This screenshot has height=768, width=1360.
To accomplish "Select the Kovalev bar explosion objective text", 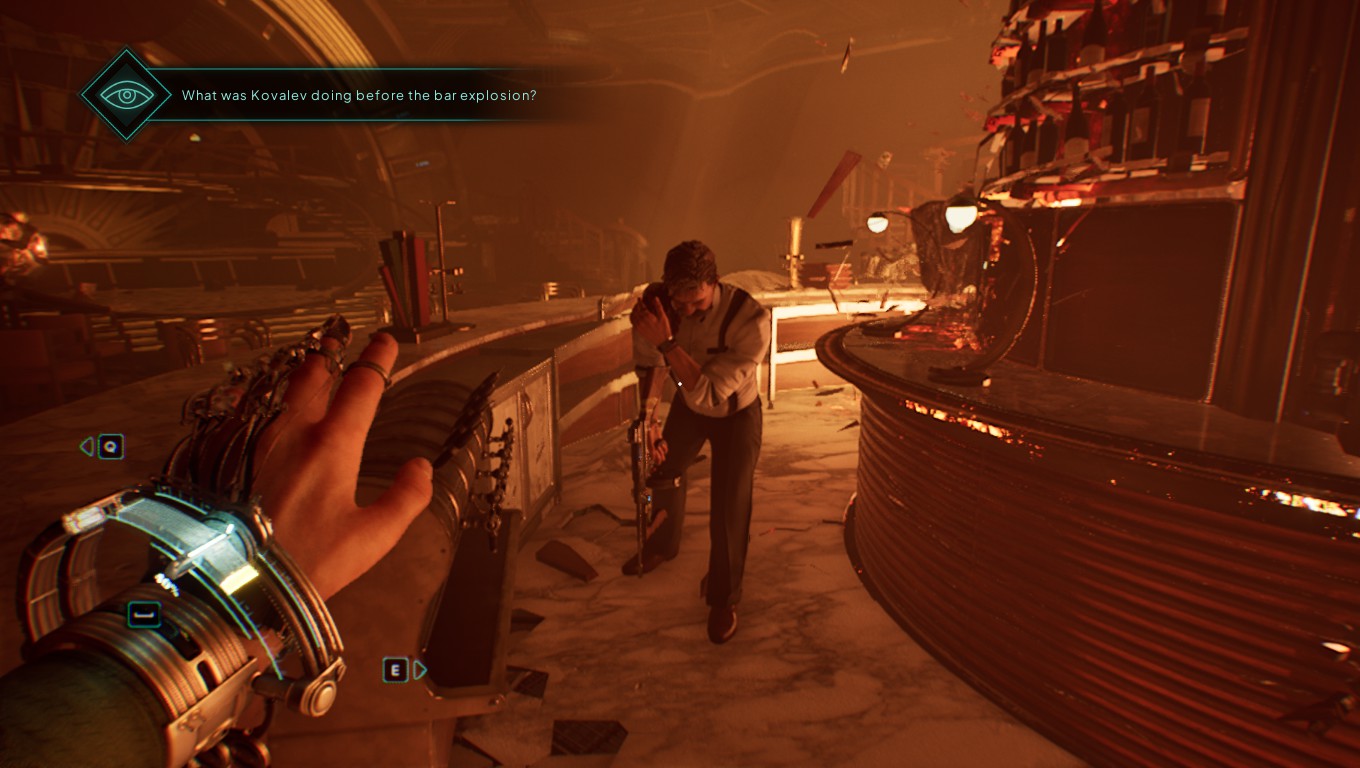I will tap(359, 96).
